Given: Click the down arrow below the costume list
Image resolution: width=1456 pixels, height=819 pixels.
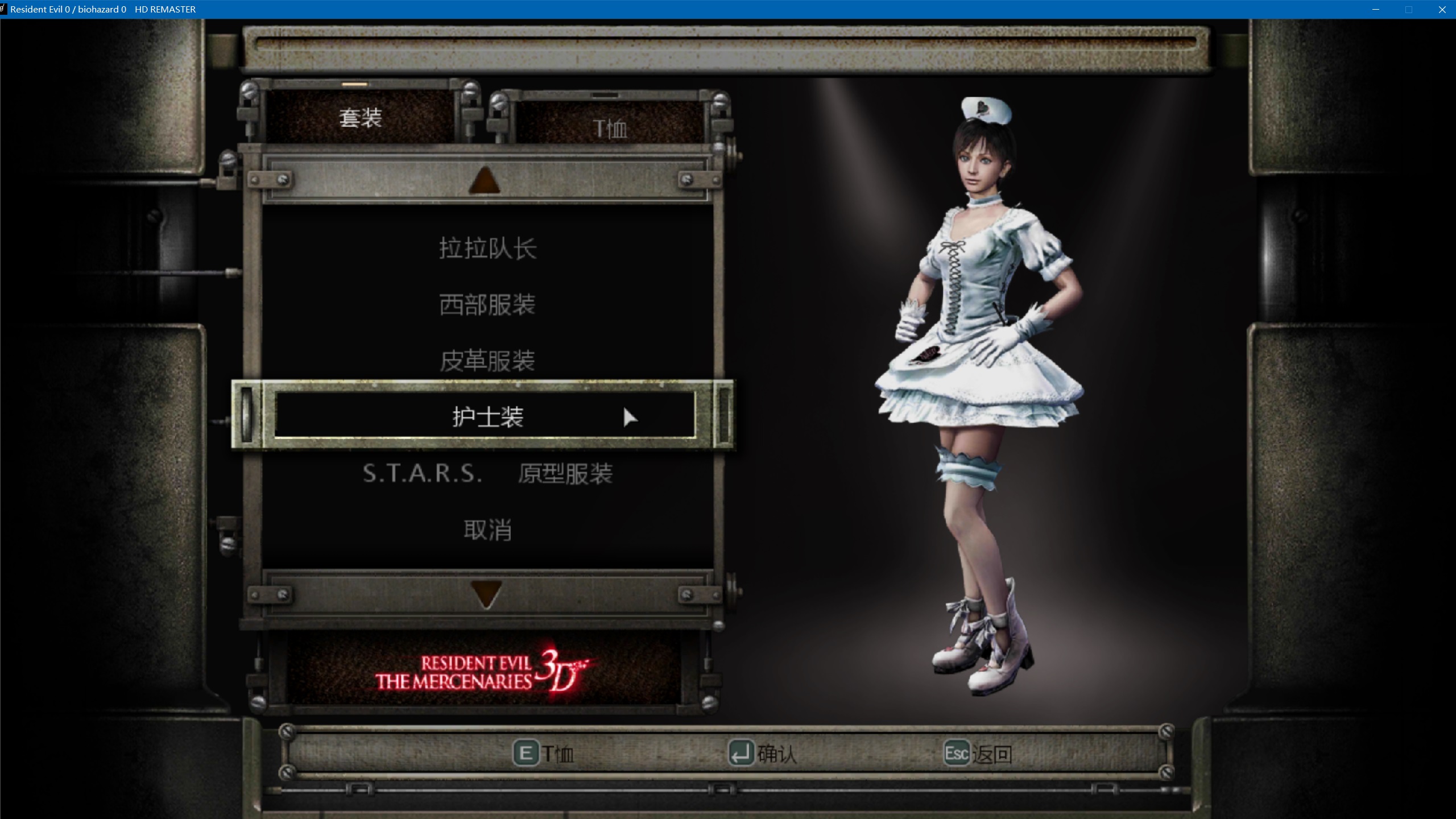Looking at the screenshot, I should click(x=486, y=594).
